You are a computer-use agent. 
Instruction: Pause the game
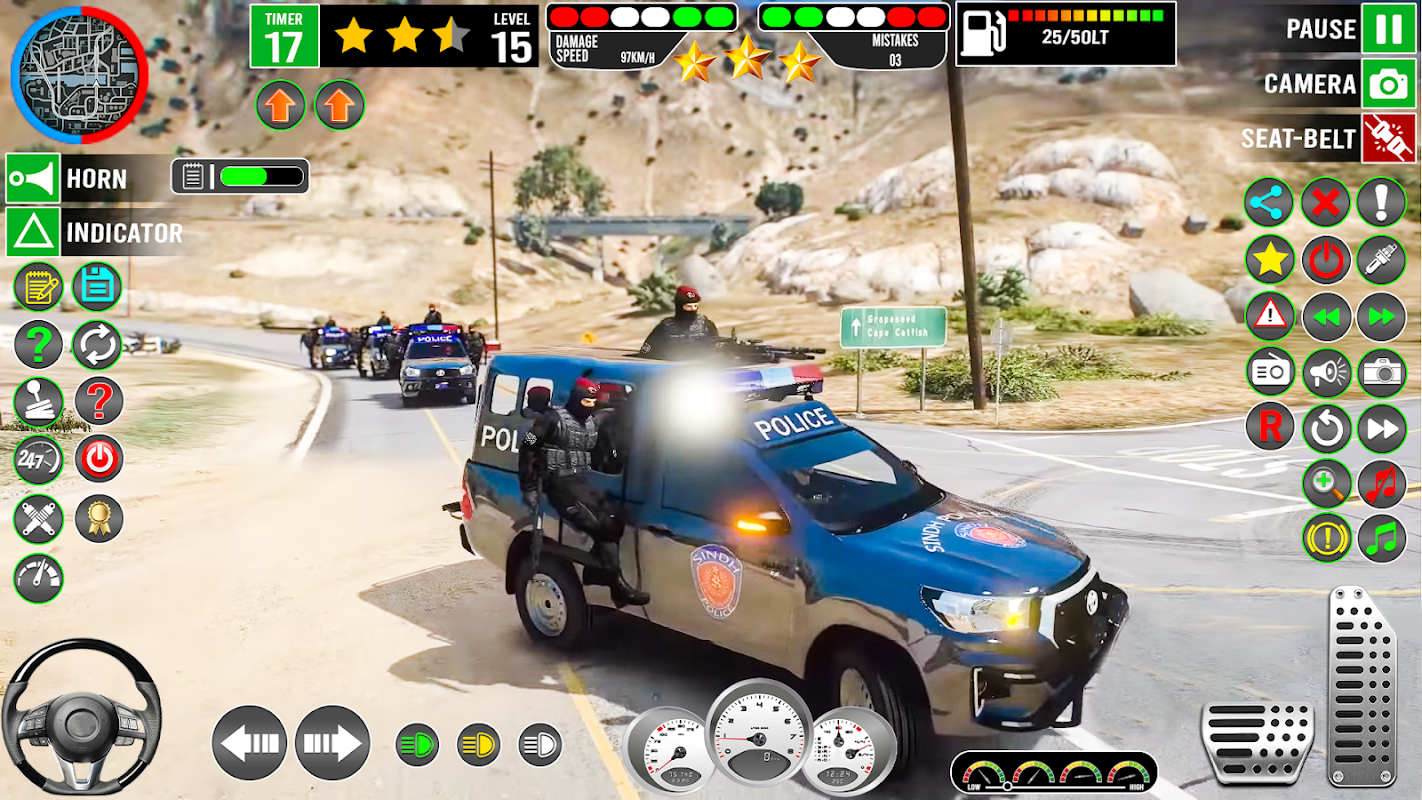(1388, 28)
